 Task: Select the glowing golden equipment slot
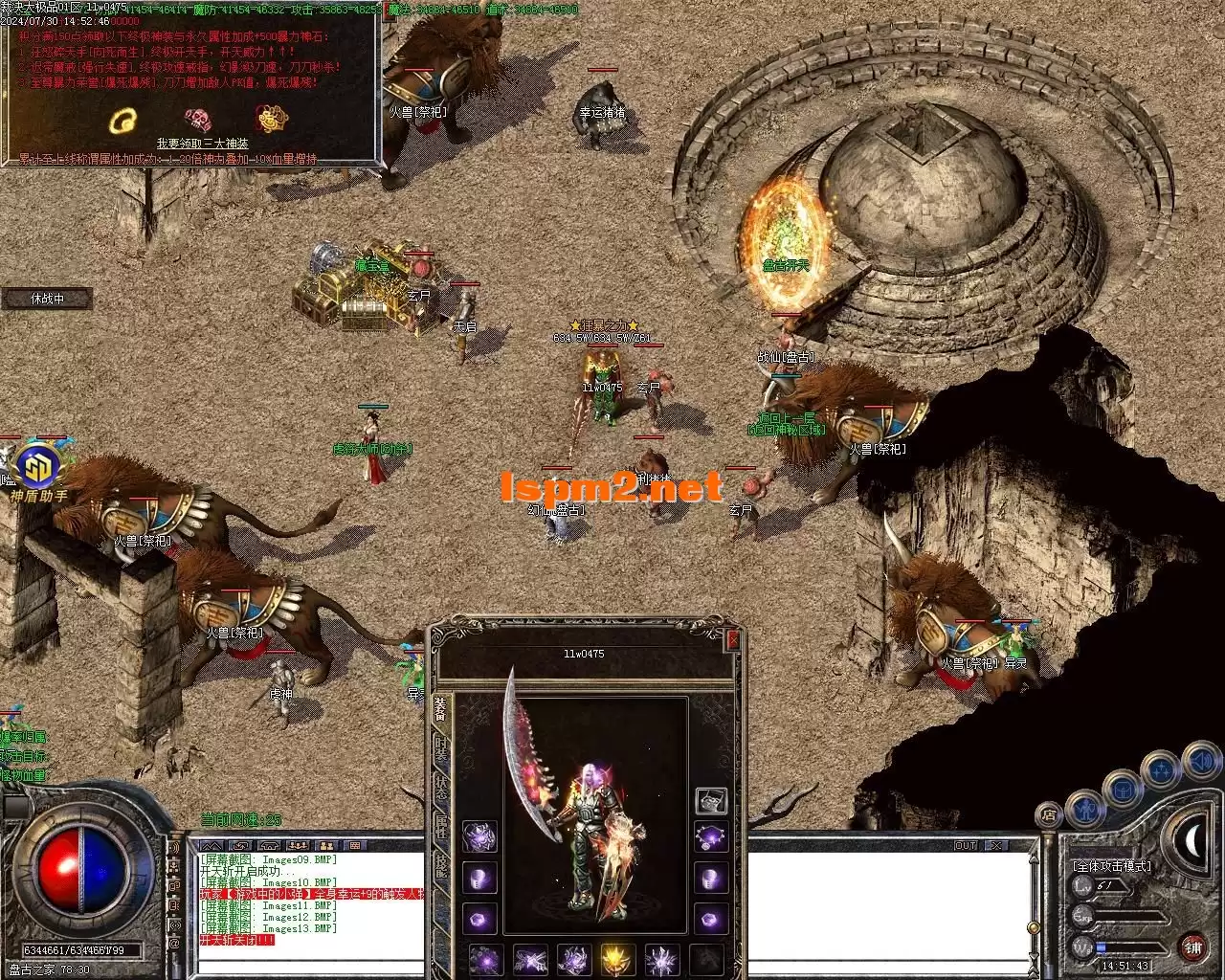(x=617, y=959)
